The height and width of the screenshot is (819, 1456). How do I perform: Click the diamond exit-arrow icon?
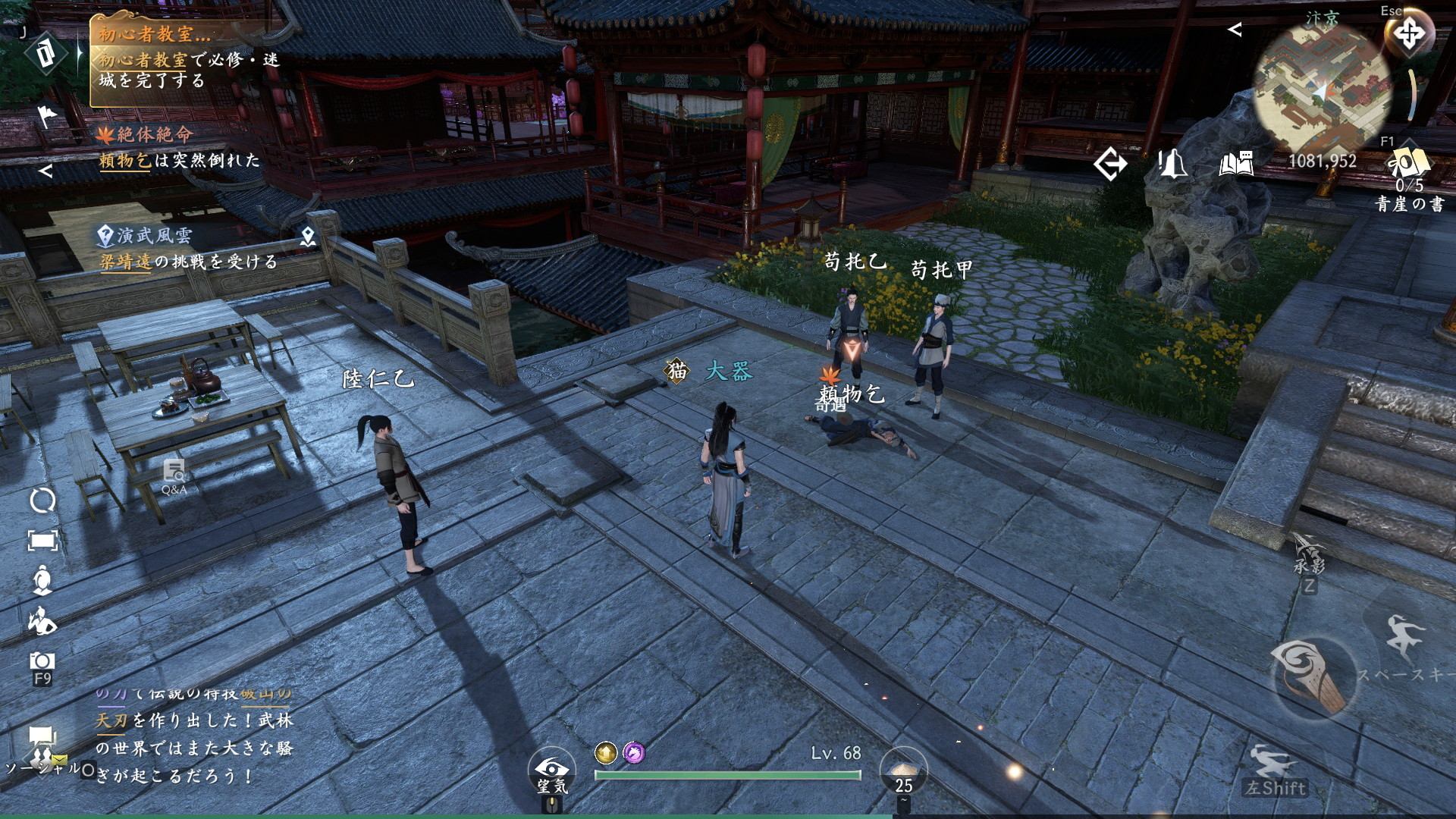point(1110,164)
